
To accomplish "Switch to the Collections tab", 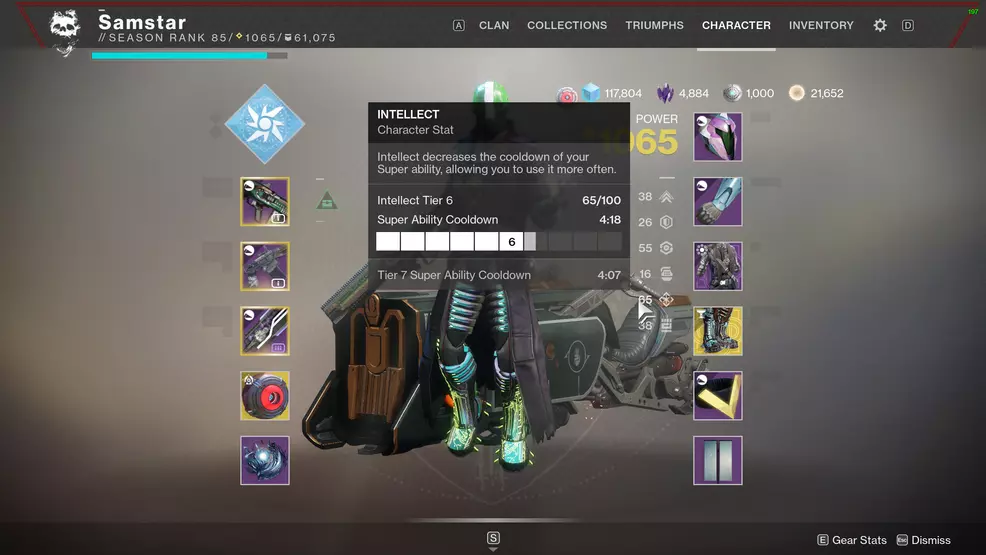I will 567,25.
